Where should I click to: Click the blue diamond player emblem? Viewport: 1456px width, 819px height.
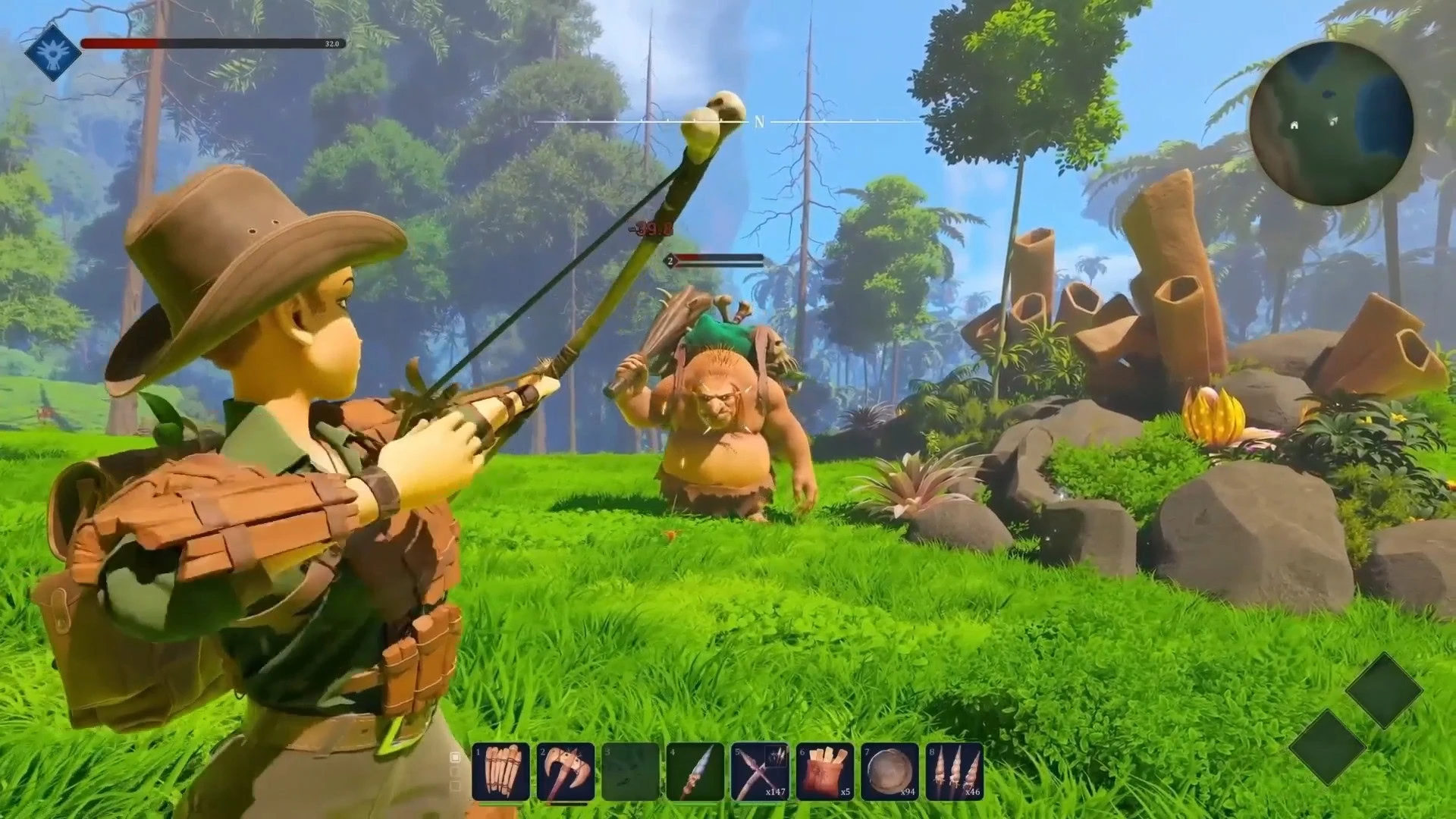(52, 52)
